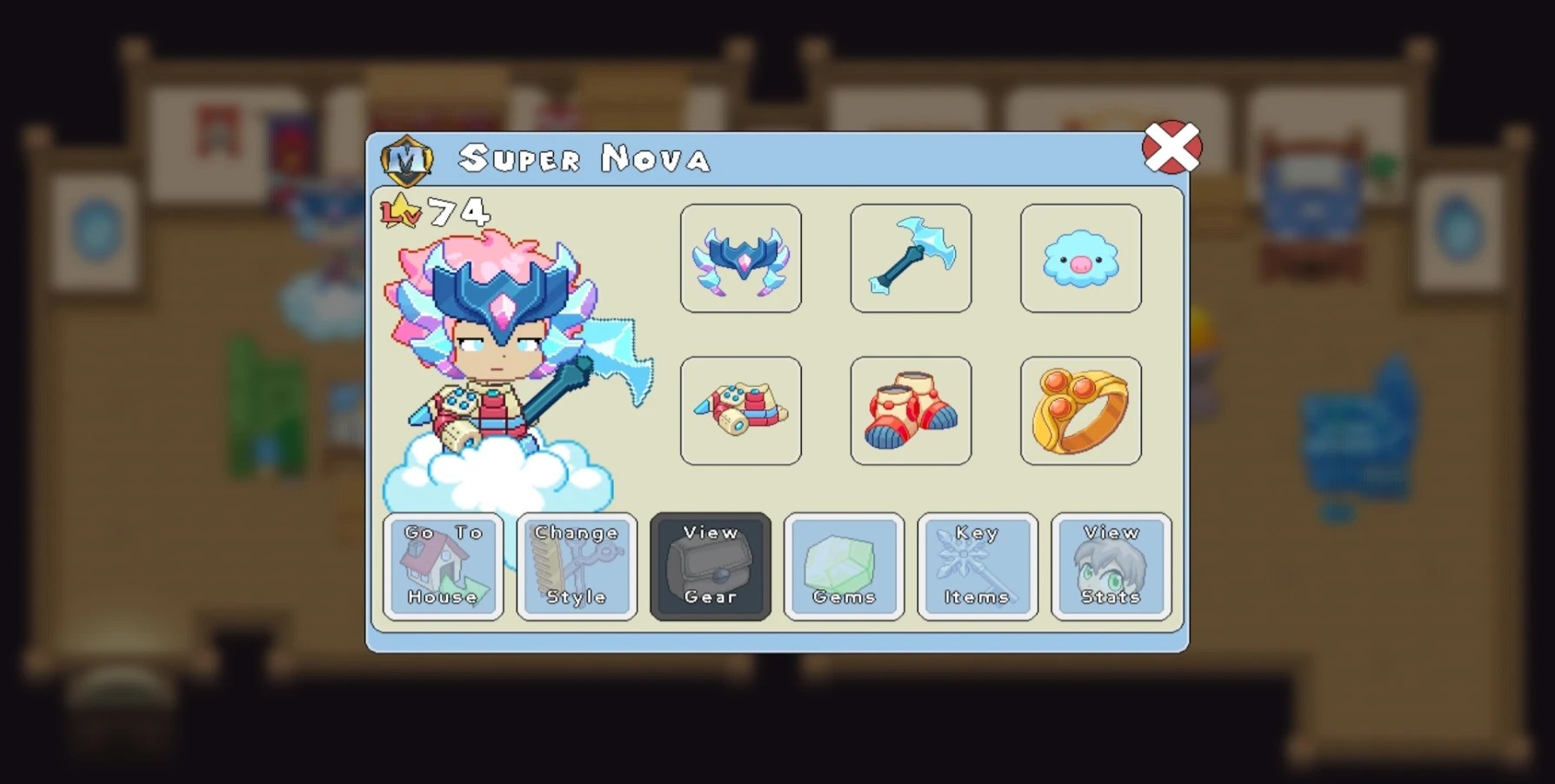Click the blue cloud buddy slot
The image size is (1555, 784).
tap(1081, 258)
